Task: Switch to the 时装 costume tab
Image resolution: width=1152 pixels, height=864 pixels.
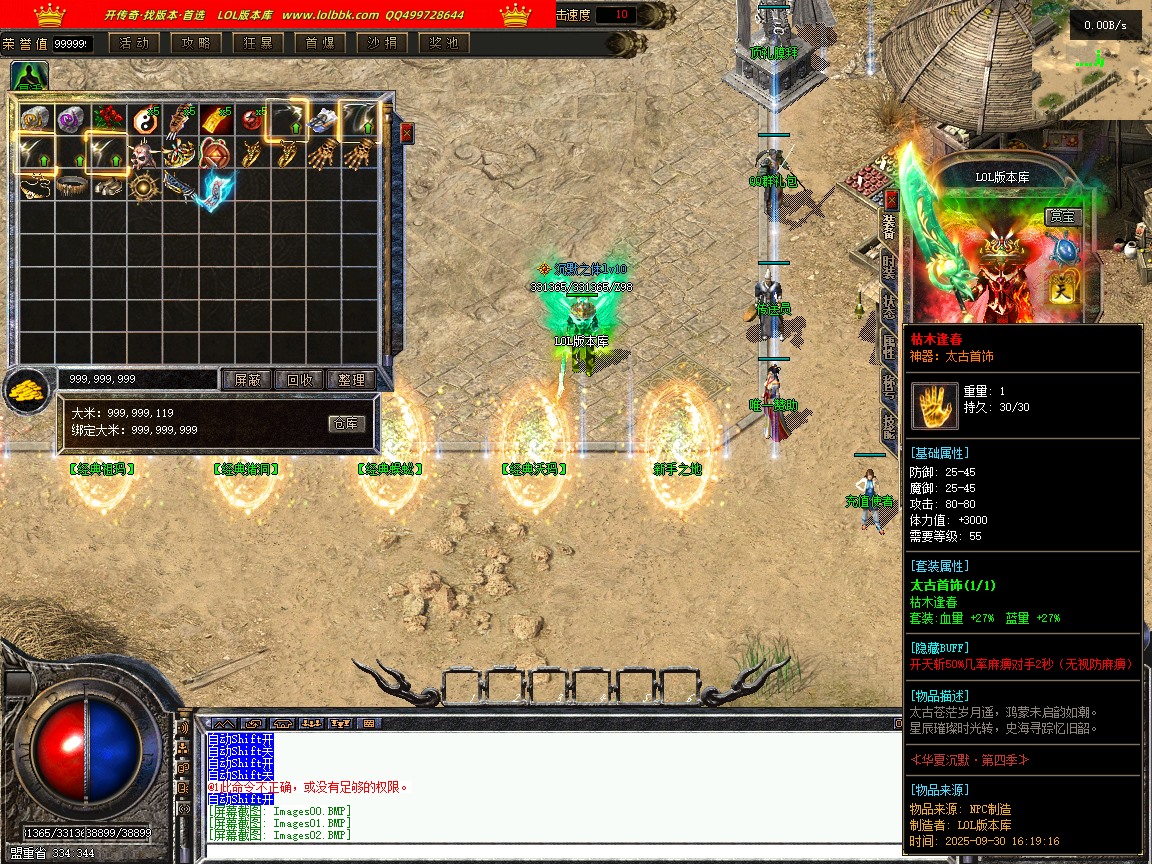Action: tap(889, 266)
